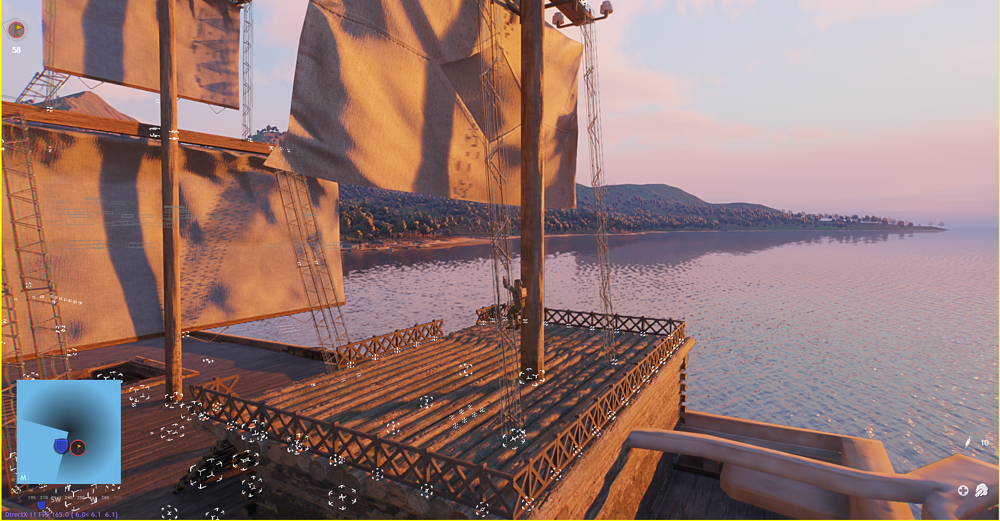1000x521 pixels.
Task: Select the red-ringed flag marker on the minimap
Action: click(78, 447)
